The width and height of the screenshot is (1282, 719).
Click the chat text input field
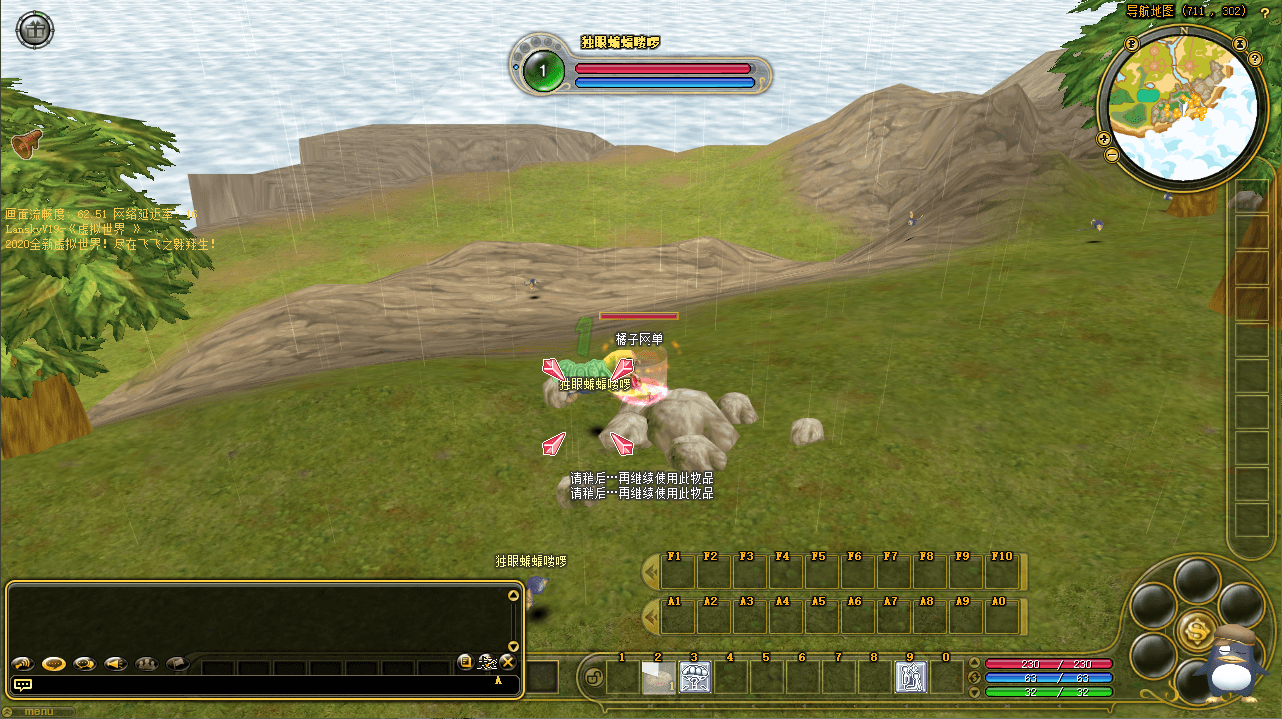[x=260, y=685]
